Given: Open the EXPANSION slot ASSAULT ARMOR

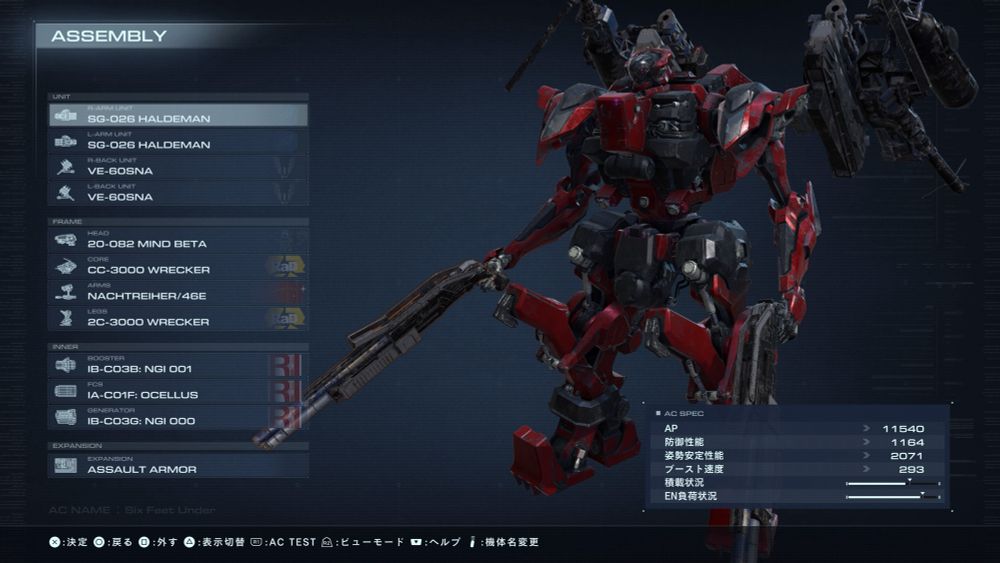Looking at the screenshot, I should coord(178,465).
